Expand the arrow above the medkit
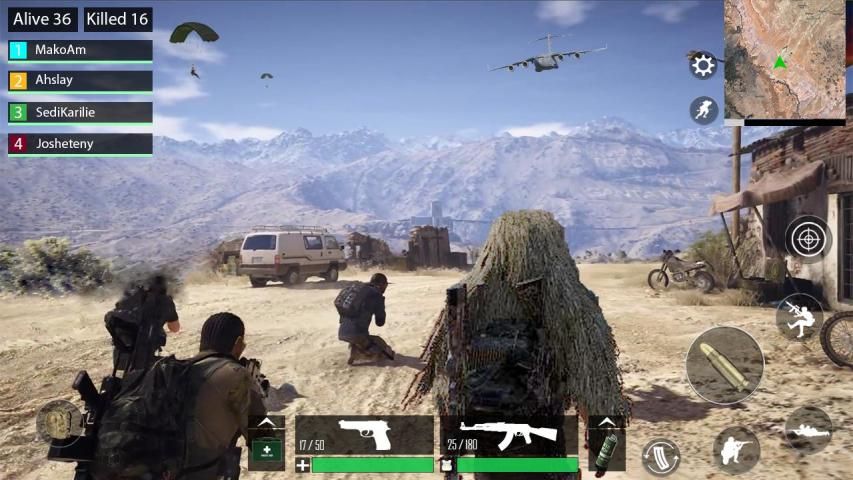 click(266, 424)
